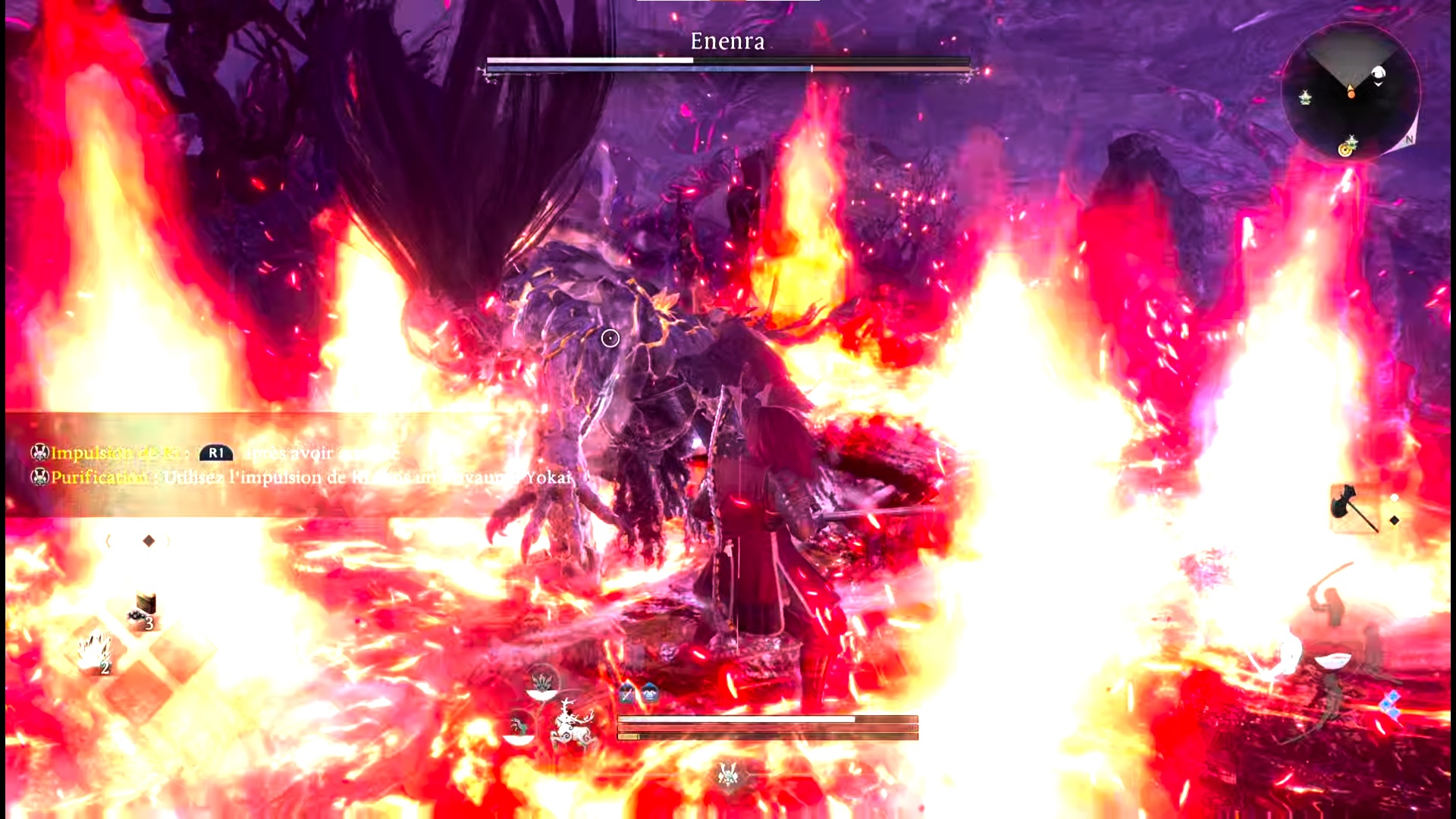Click the sword soul core icon

point(626,692)
